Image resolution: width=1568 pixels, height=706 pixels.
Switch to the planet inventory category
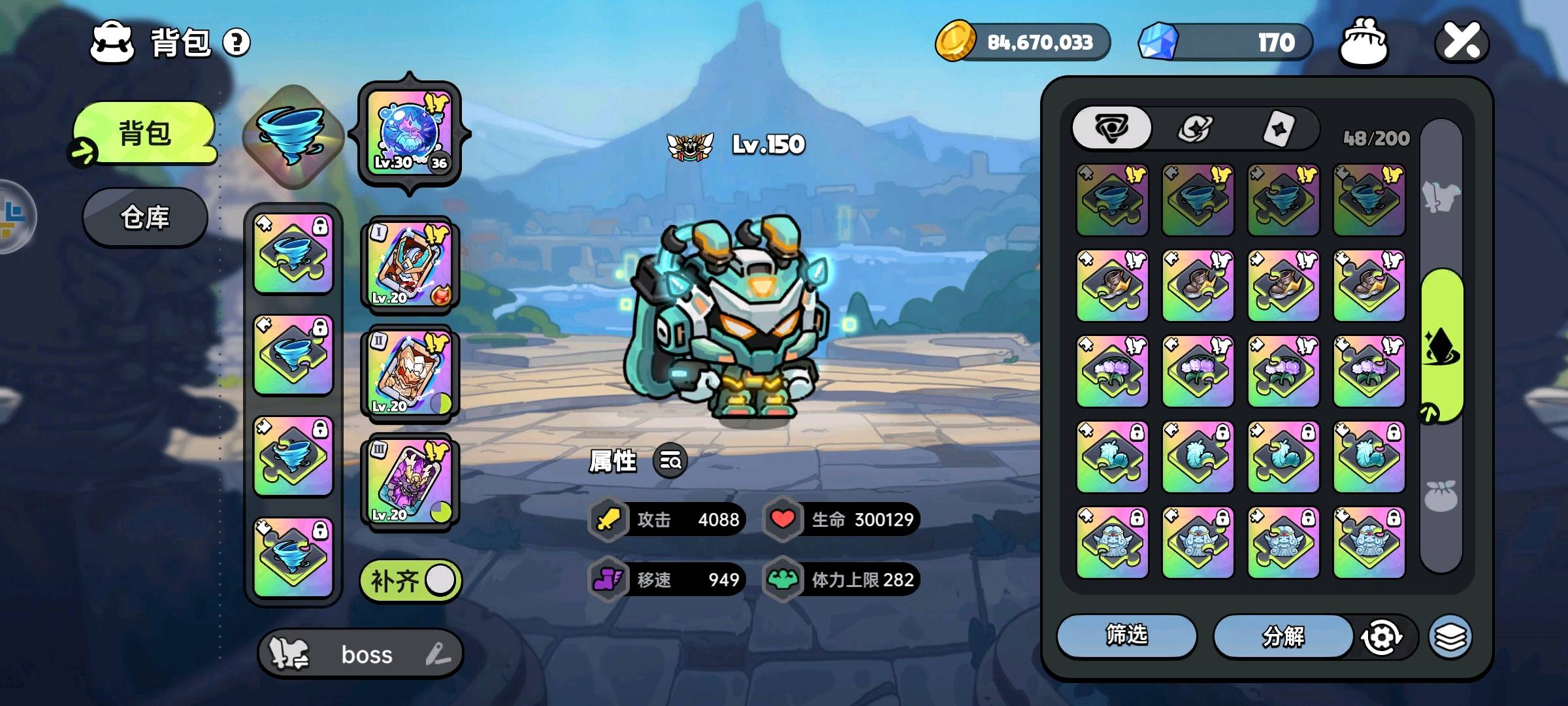(x=1195, y=128)
